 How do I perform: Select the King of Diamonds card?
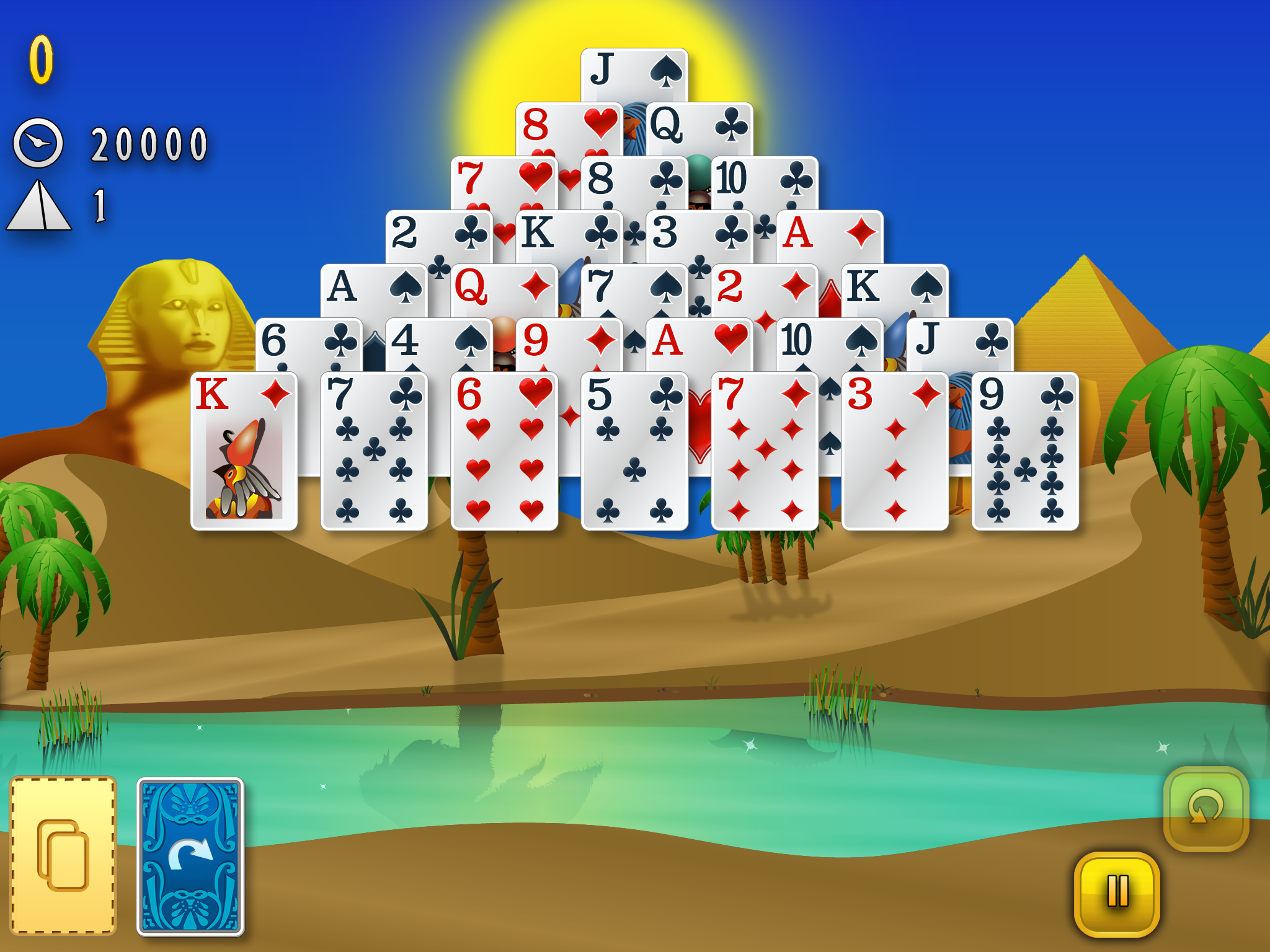(x=244, y=451)
